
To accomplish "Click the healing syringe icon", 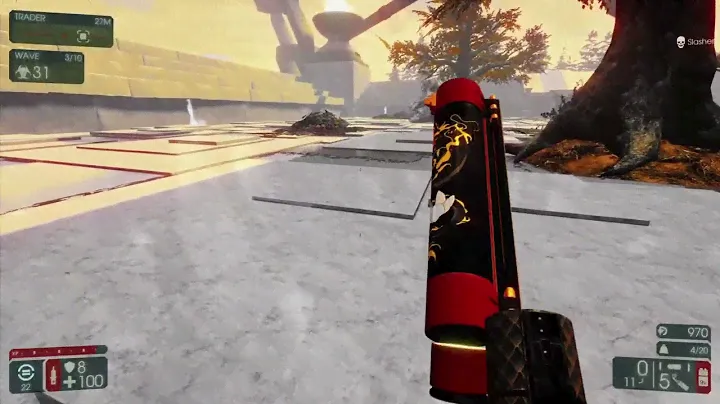I will [x=53, y=376].
